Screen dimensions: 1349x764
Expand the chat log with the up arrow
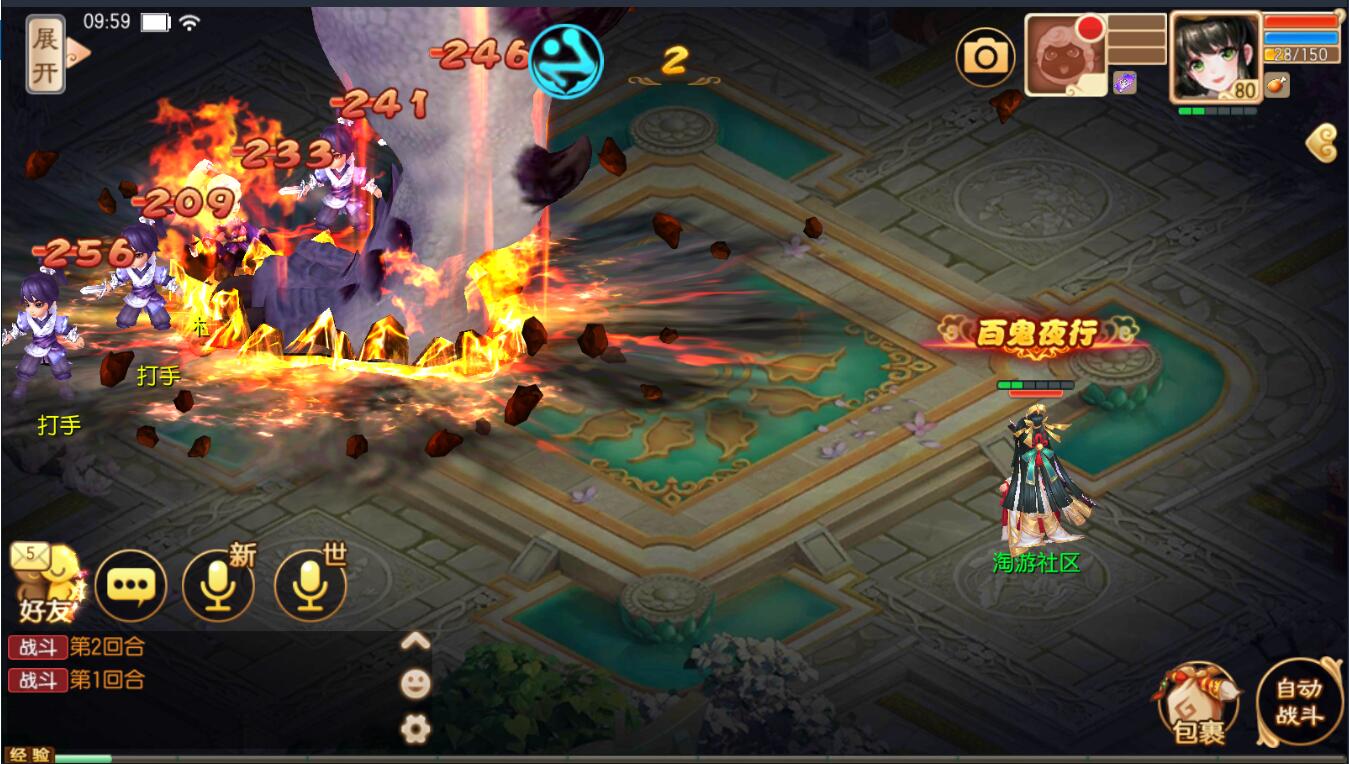(415, 641)
